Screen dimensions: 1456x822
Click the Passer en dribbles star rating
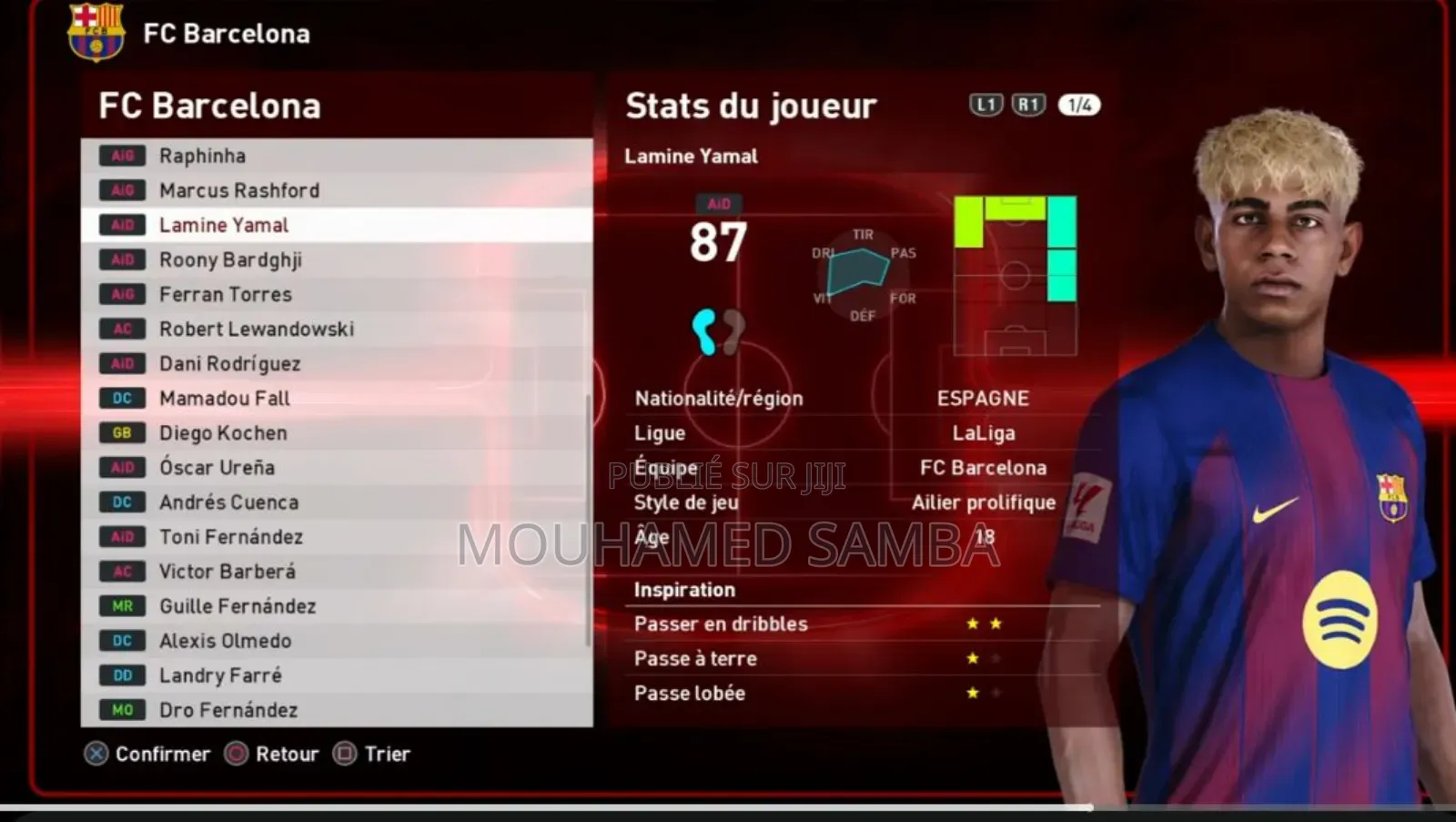pos(983,624)
